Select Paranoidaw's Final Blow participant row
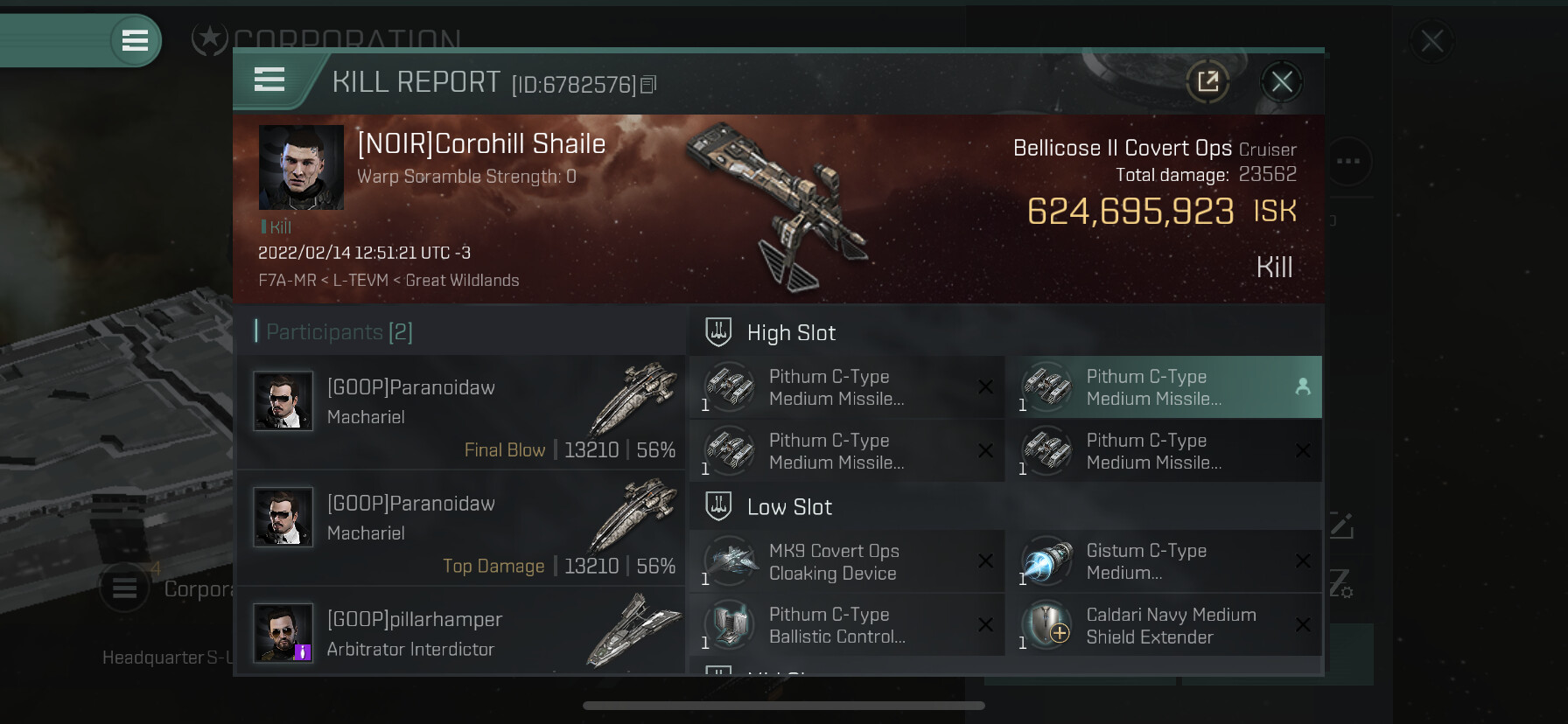 [461, 411]
